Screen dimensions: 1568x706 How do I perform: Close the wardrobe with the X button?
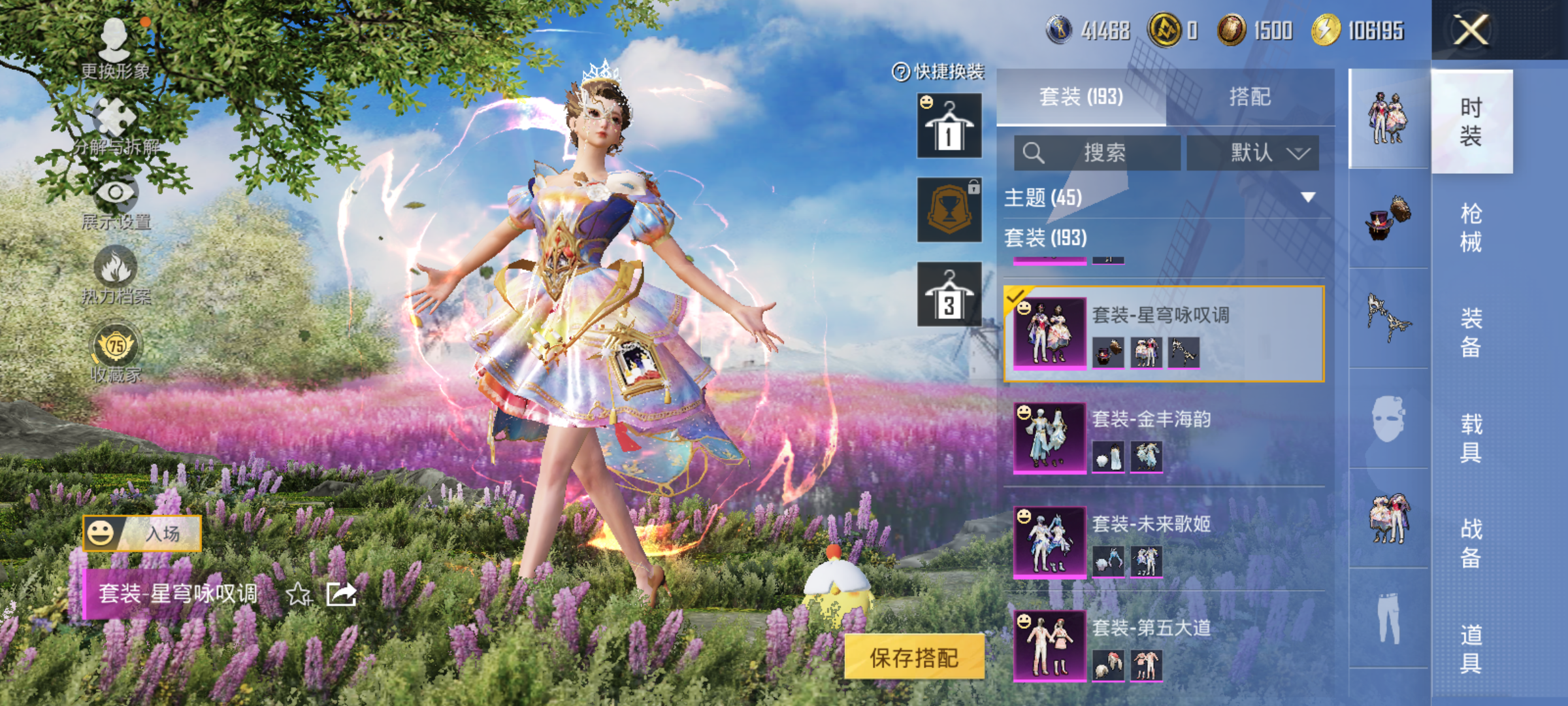tap(1471, 30)
